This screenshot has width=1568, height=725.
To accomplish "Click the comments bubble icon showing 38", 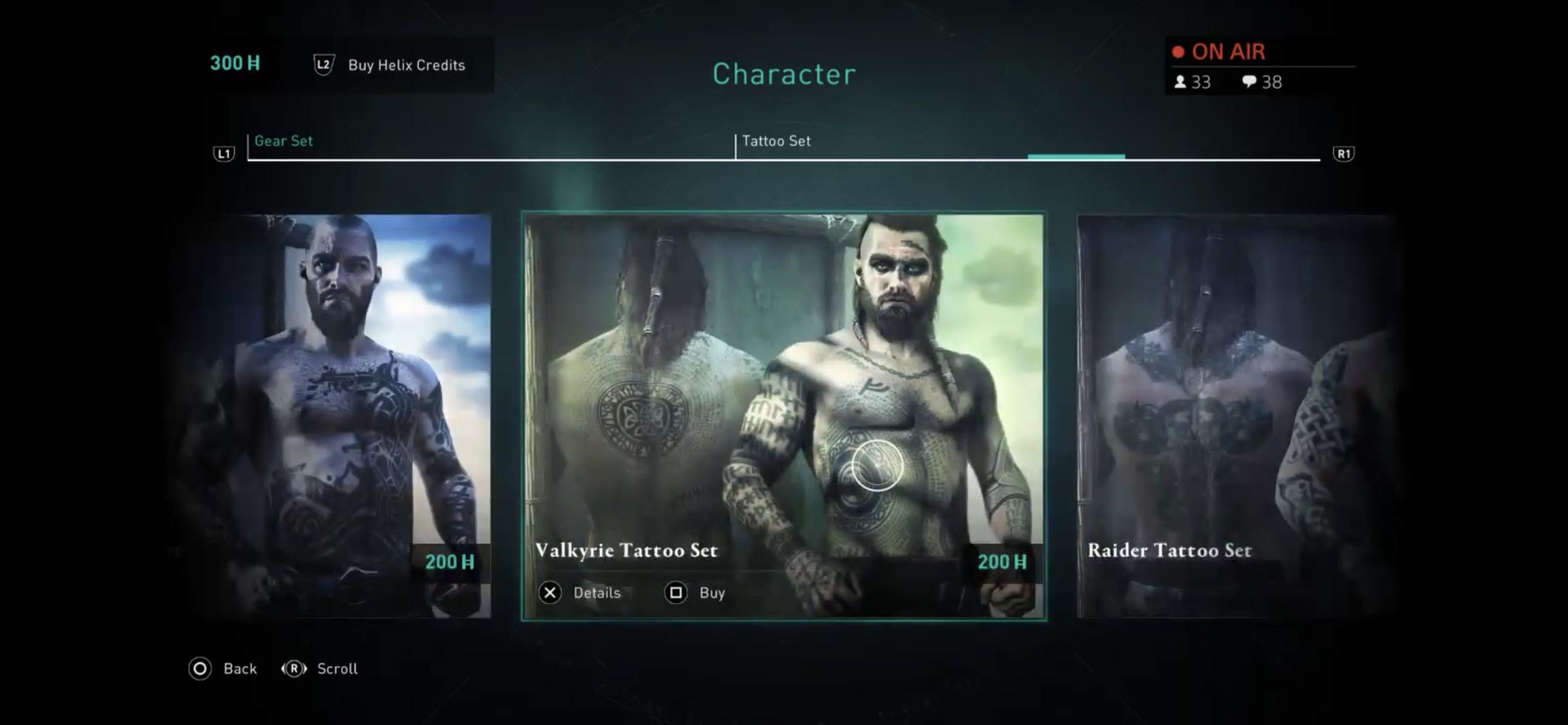I will click(x=1250, y=82).
